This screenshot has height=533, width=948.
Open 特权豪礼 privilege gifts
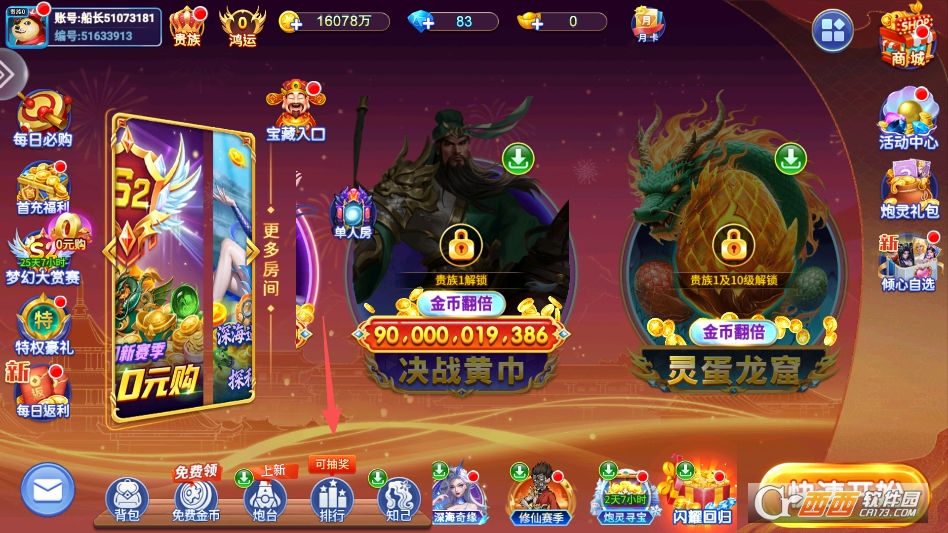coord(42,326)
